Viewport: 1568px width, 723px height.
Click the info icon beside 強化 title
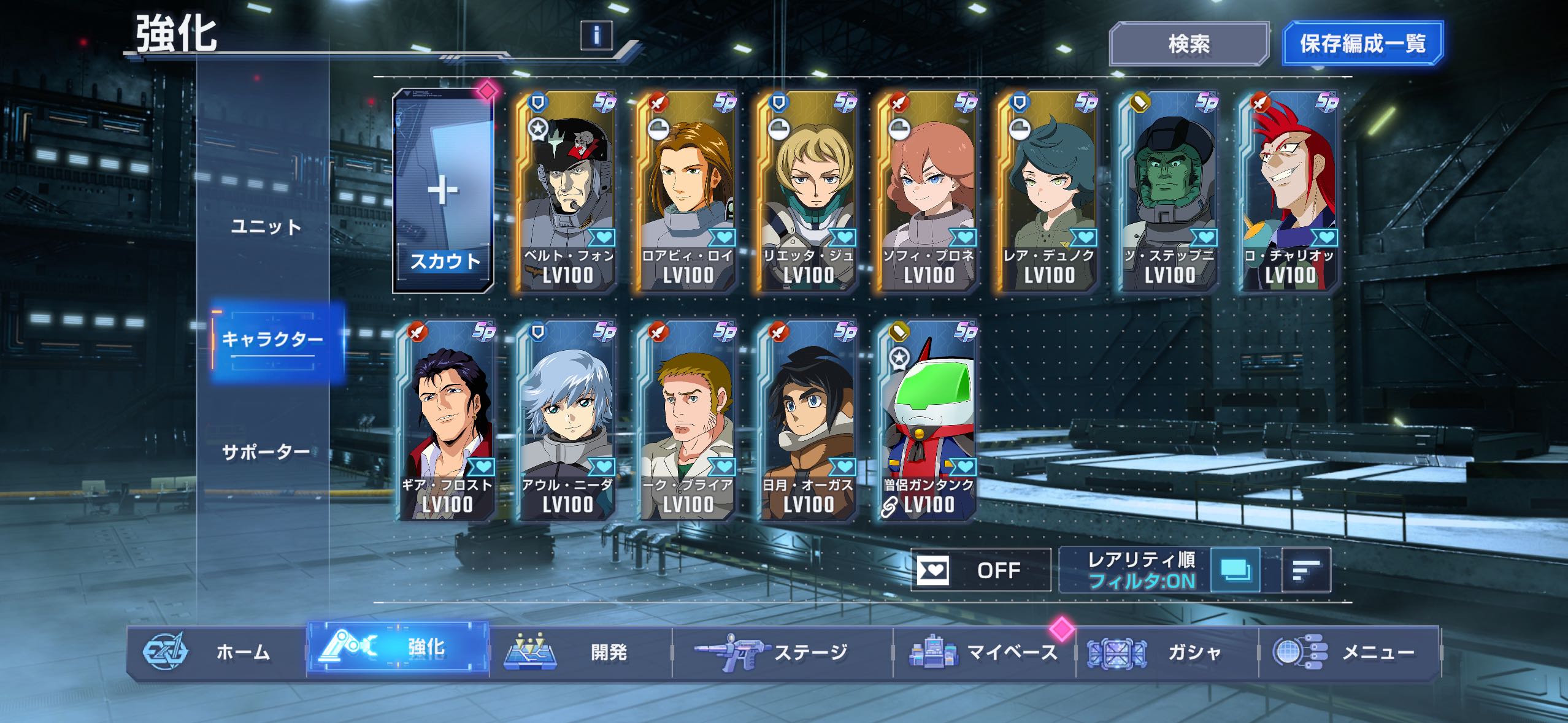click(x=596, y=35)
